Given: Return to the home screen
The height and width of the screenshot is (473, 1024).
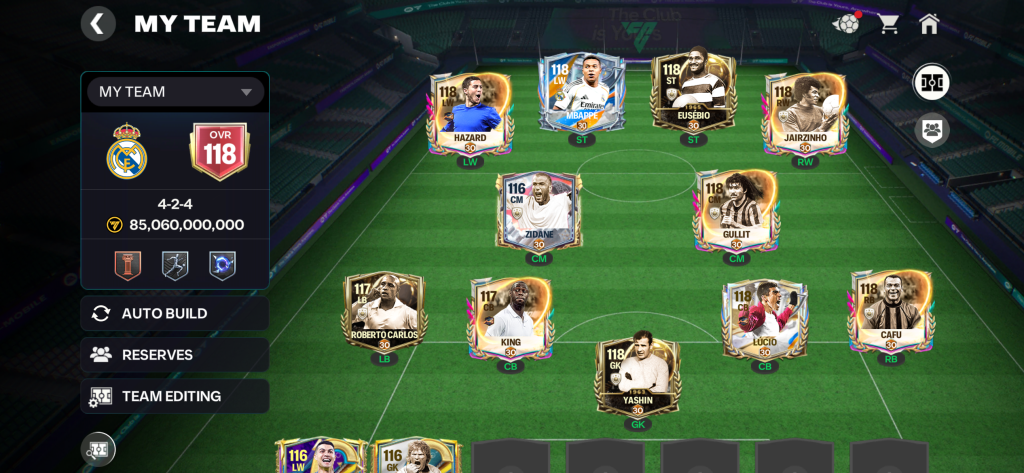Looking at the screenshot, I should pyautogui.click(x=929, y=24).
